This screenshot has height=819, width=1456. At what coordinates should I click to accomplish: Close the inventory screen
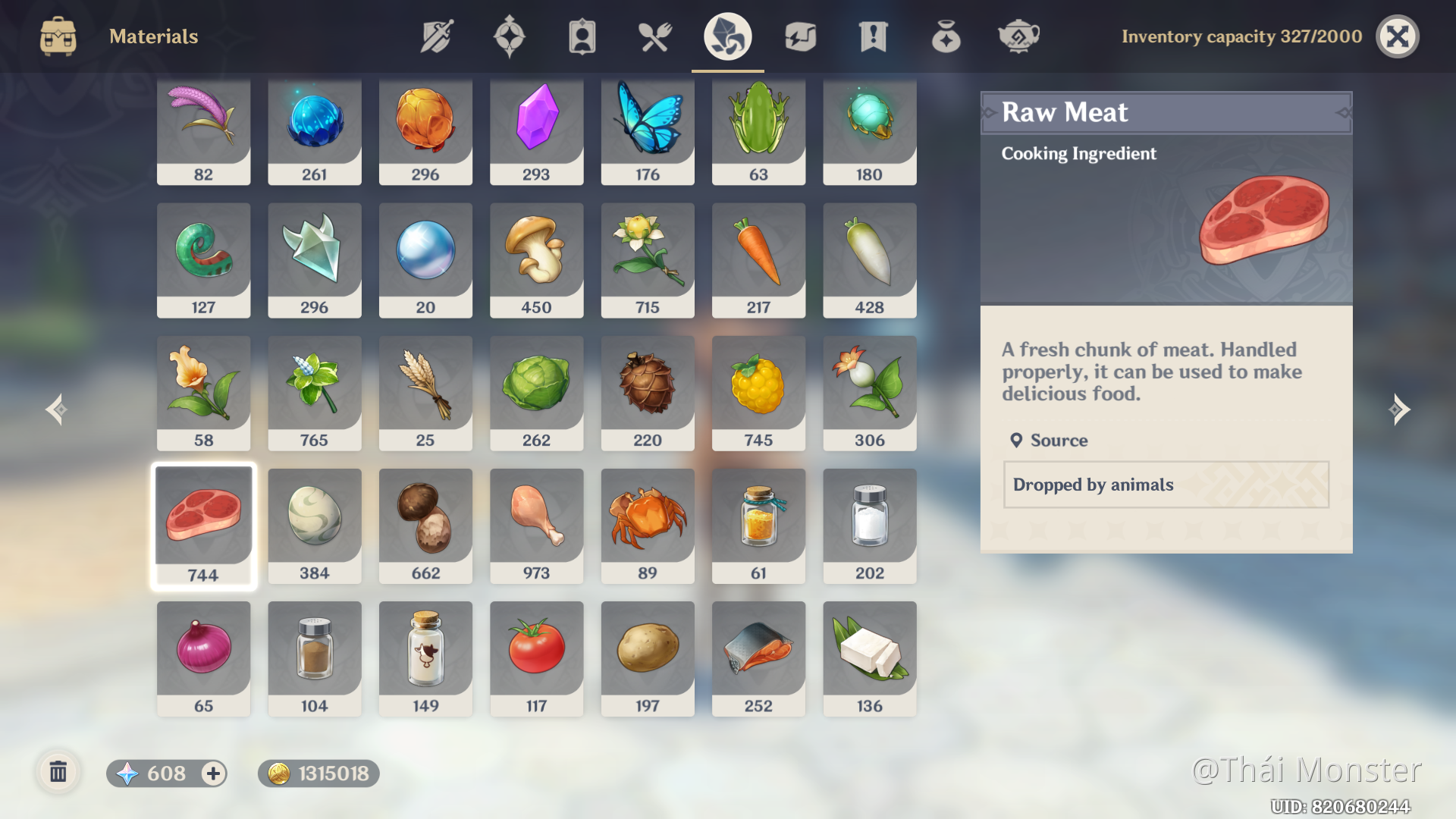click(x=1397, y=36)
